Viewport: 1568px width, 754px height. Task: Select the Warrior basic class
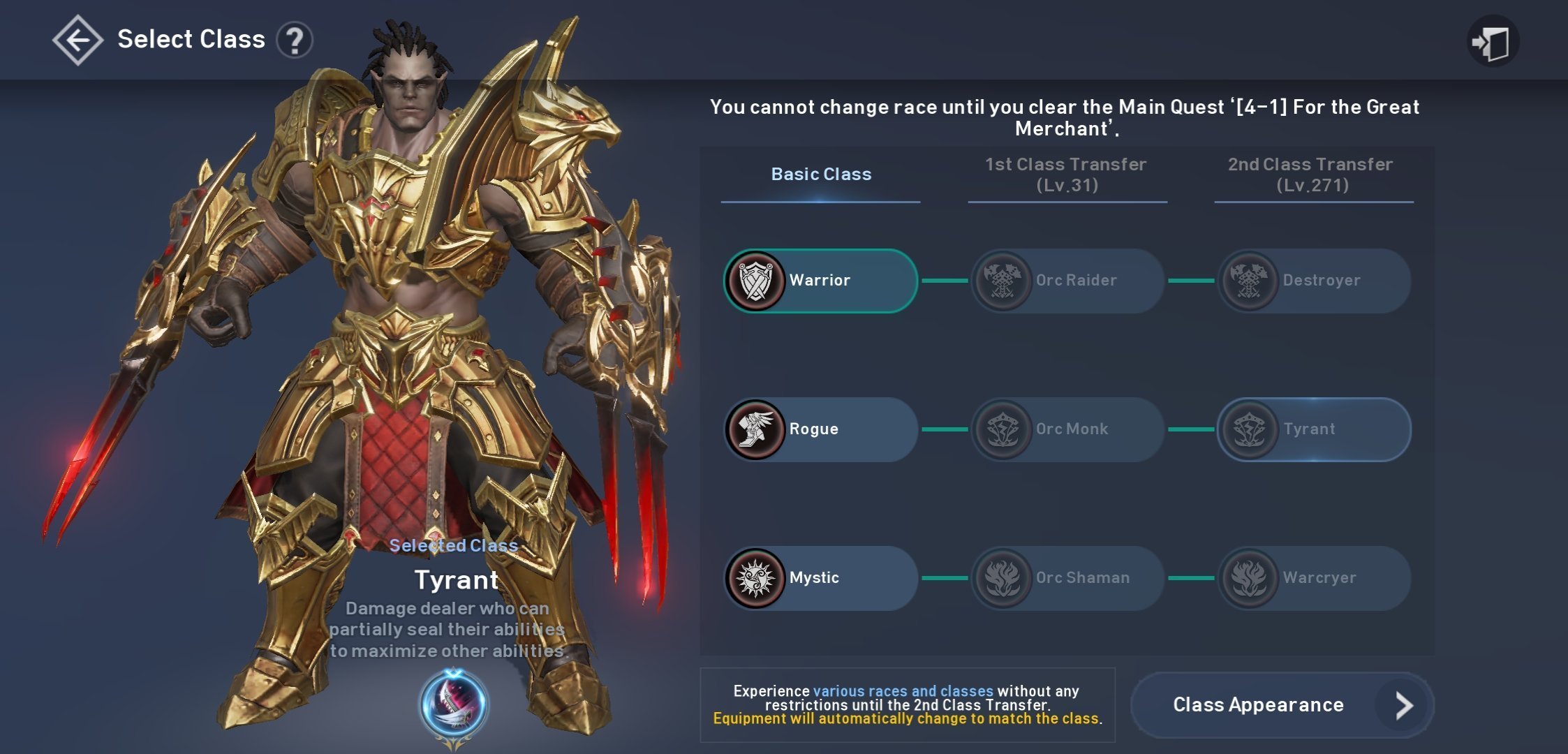pos(821,281)
